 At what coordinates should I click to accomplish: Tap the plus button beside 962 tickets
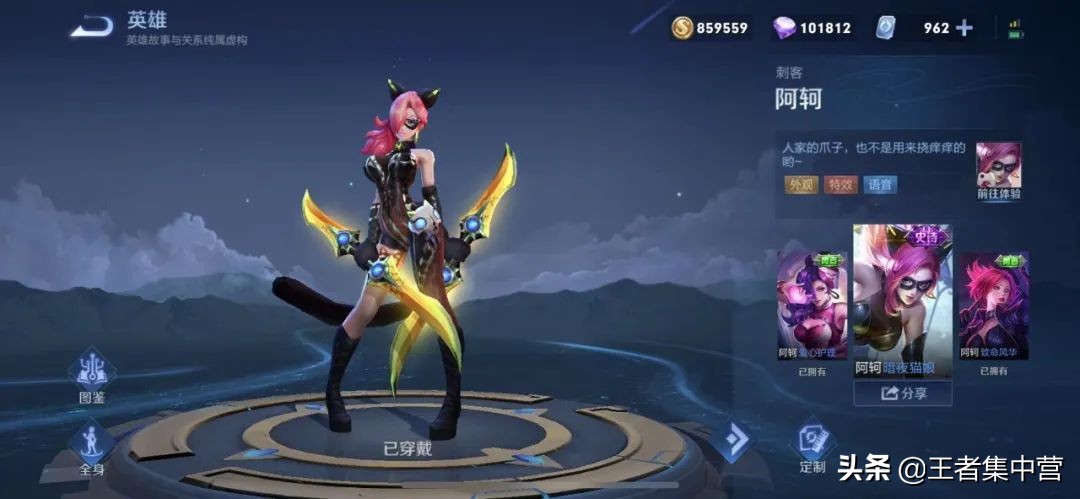[x=964, y=28]
